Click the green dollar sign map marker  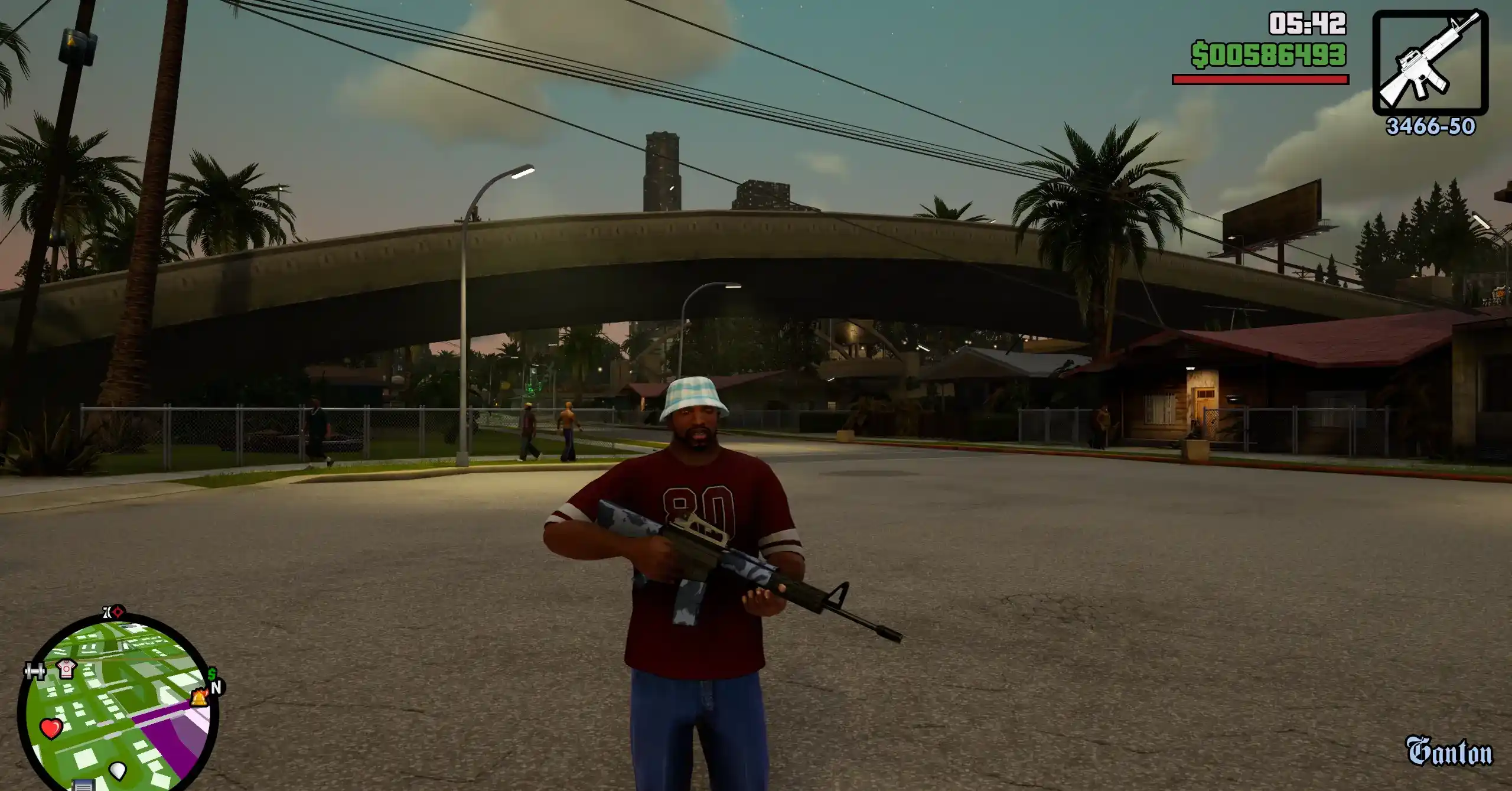pos(211,674)
